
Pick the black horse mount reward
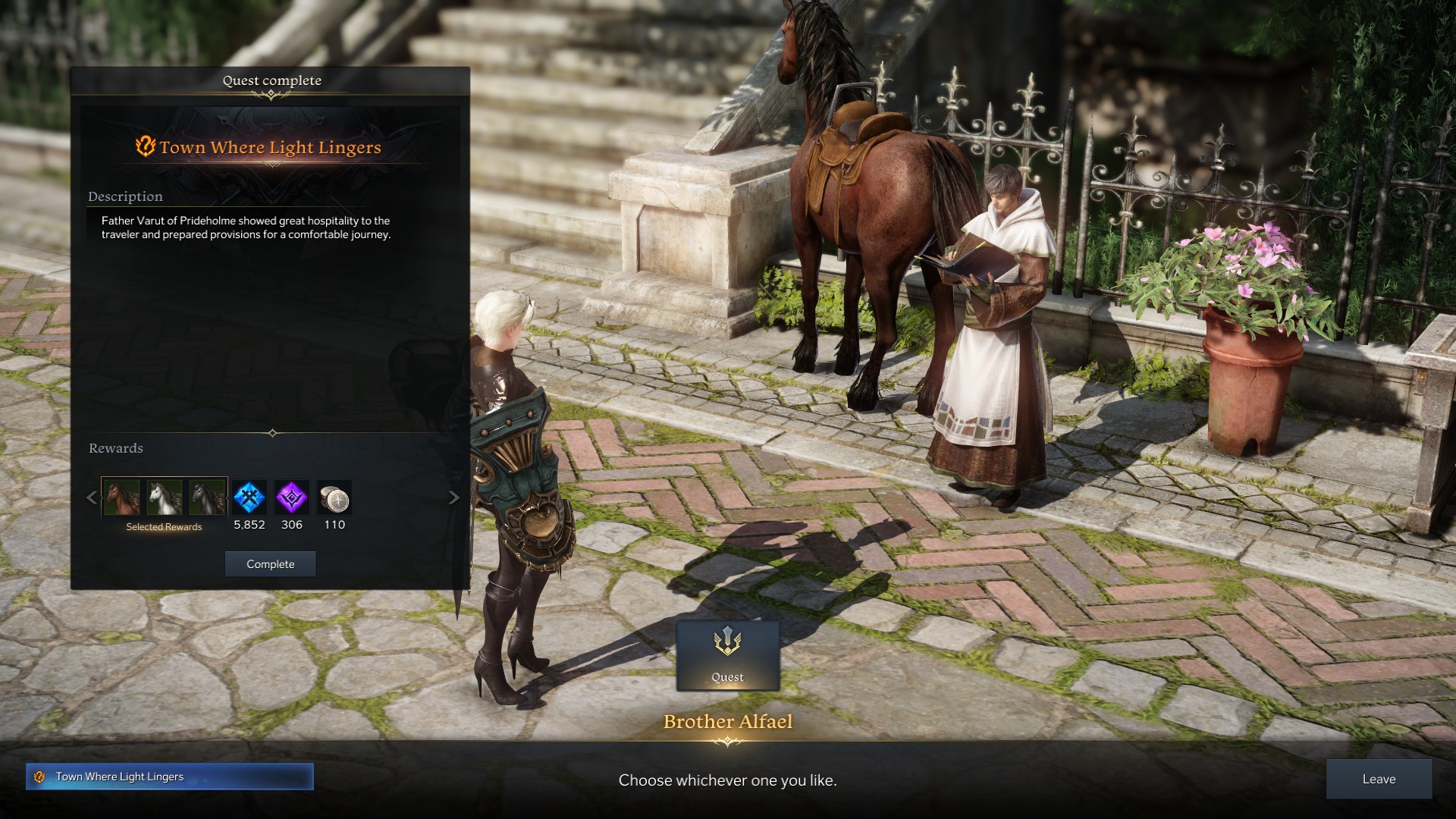207,497
